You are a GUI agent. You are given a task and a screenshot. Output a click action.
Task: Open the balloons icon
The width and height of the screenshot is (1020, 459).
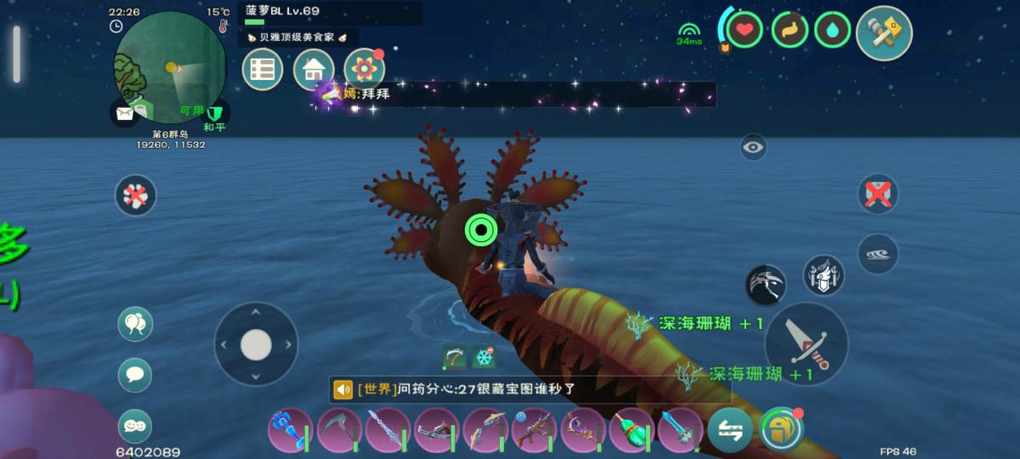coord(135,323)
